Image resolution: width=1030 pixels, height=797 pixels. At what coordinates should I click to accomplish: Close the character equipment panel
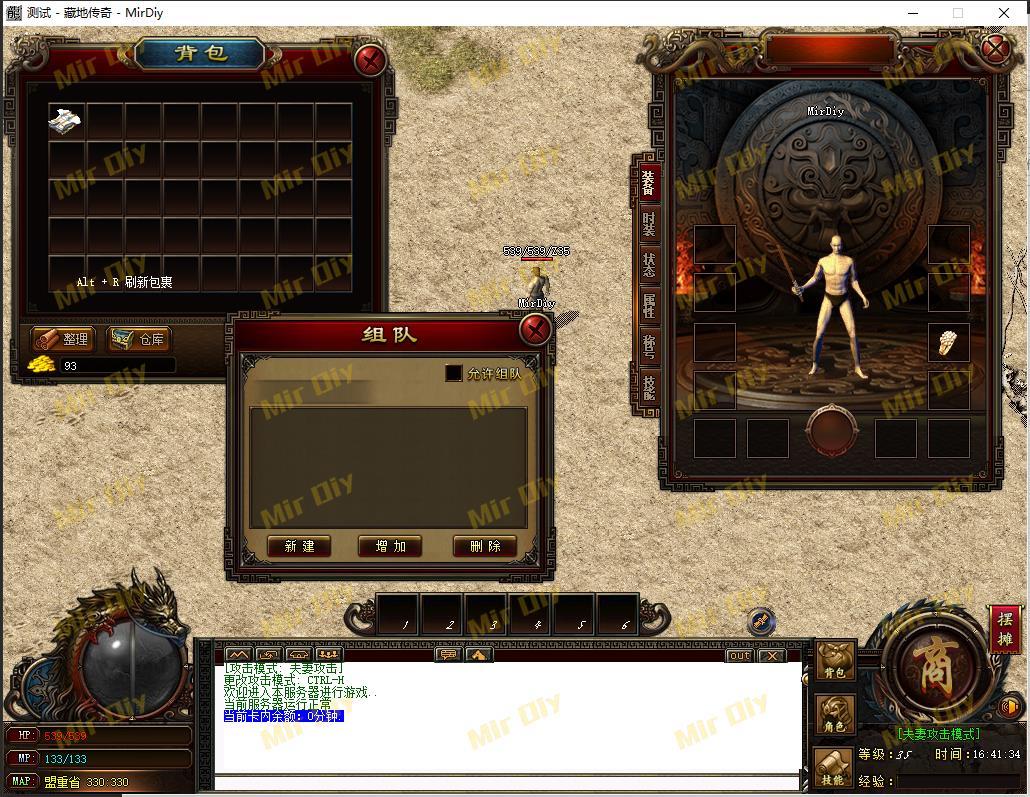(995, 49)
